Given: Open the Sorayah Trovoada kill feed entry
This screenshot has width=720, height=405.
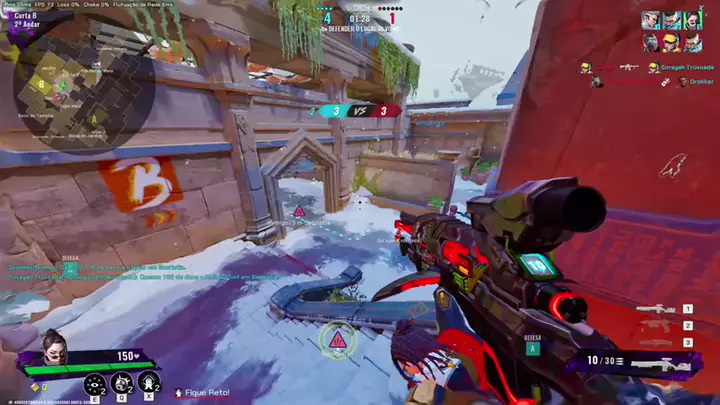Looking at the screenshot, I should click(681, 68).
